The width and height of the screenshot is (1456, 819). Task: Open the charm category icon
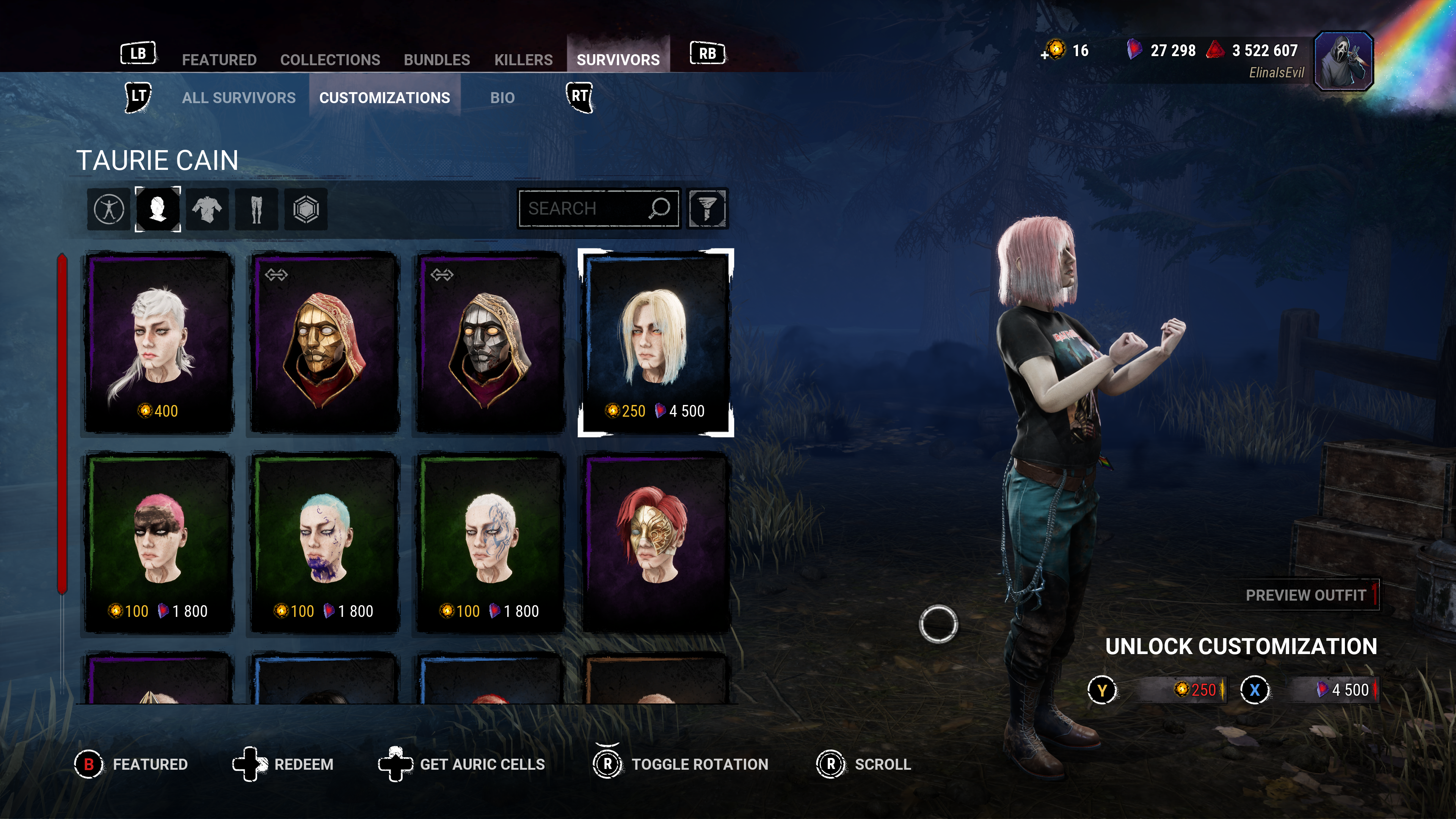pos(306,209)
